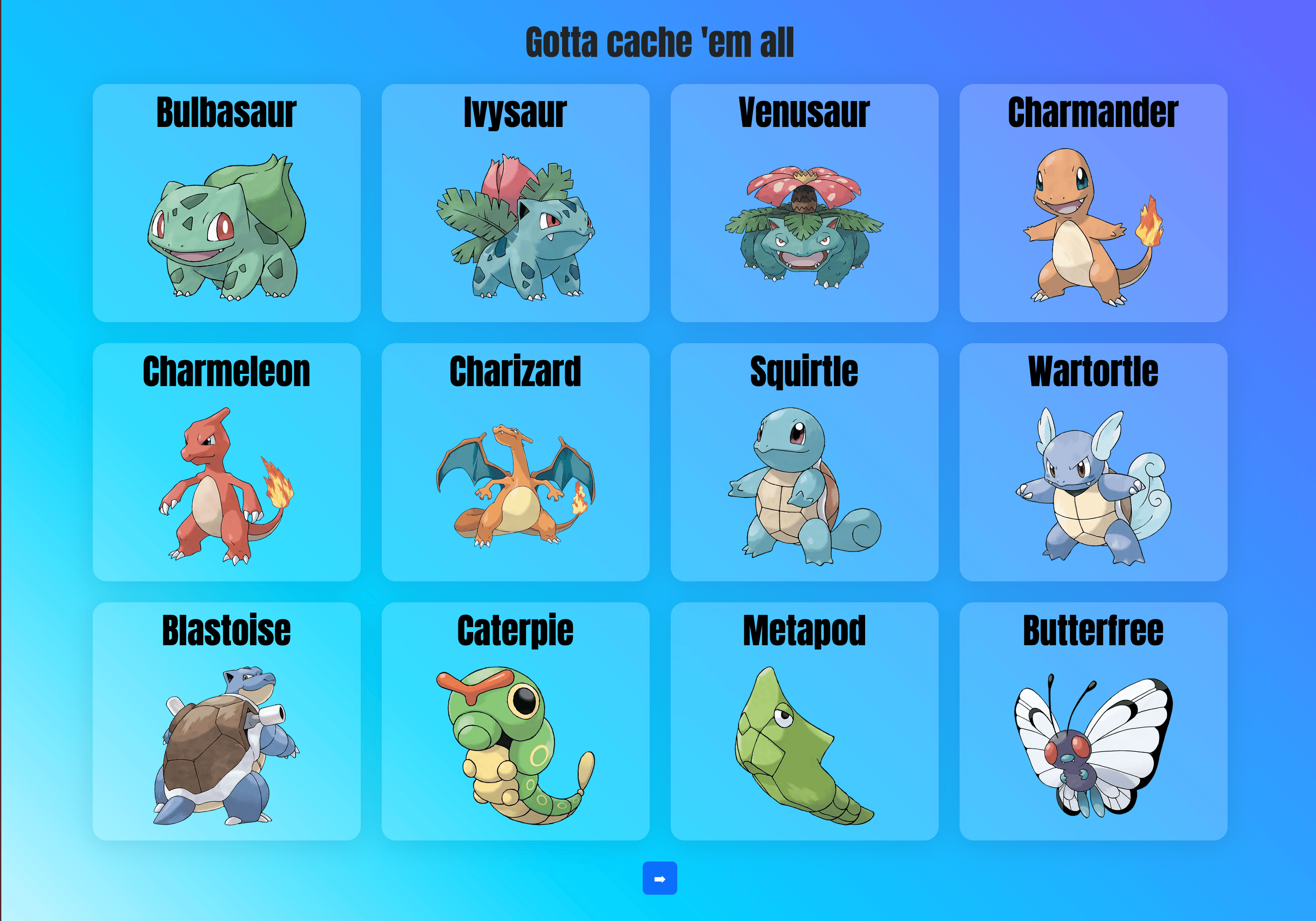The width and height of the screenshot is (1316, 921).
Task: Select the Bulbasaur card
Action: pos(226,204)
